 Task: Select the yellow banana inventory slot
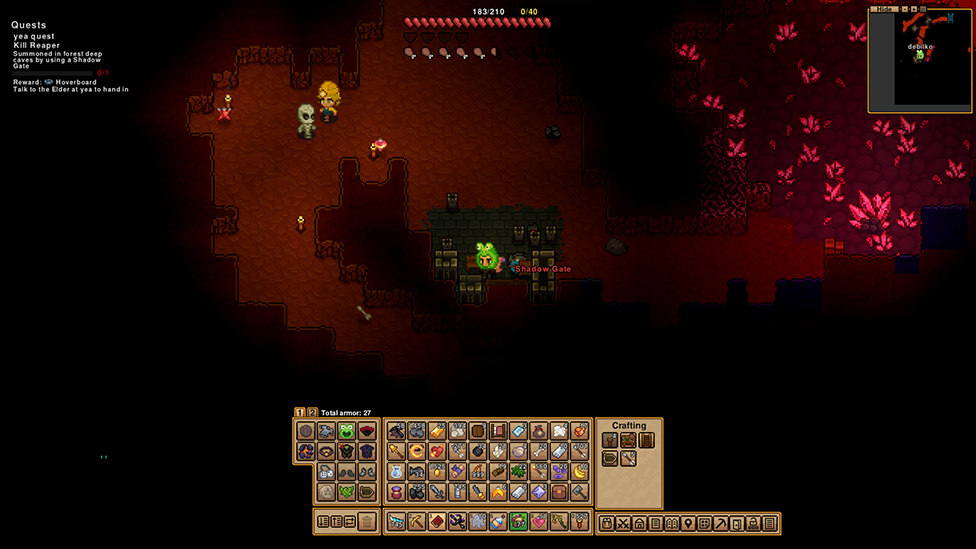tap(580, 472)
